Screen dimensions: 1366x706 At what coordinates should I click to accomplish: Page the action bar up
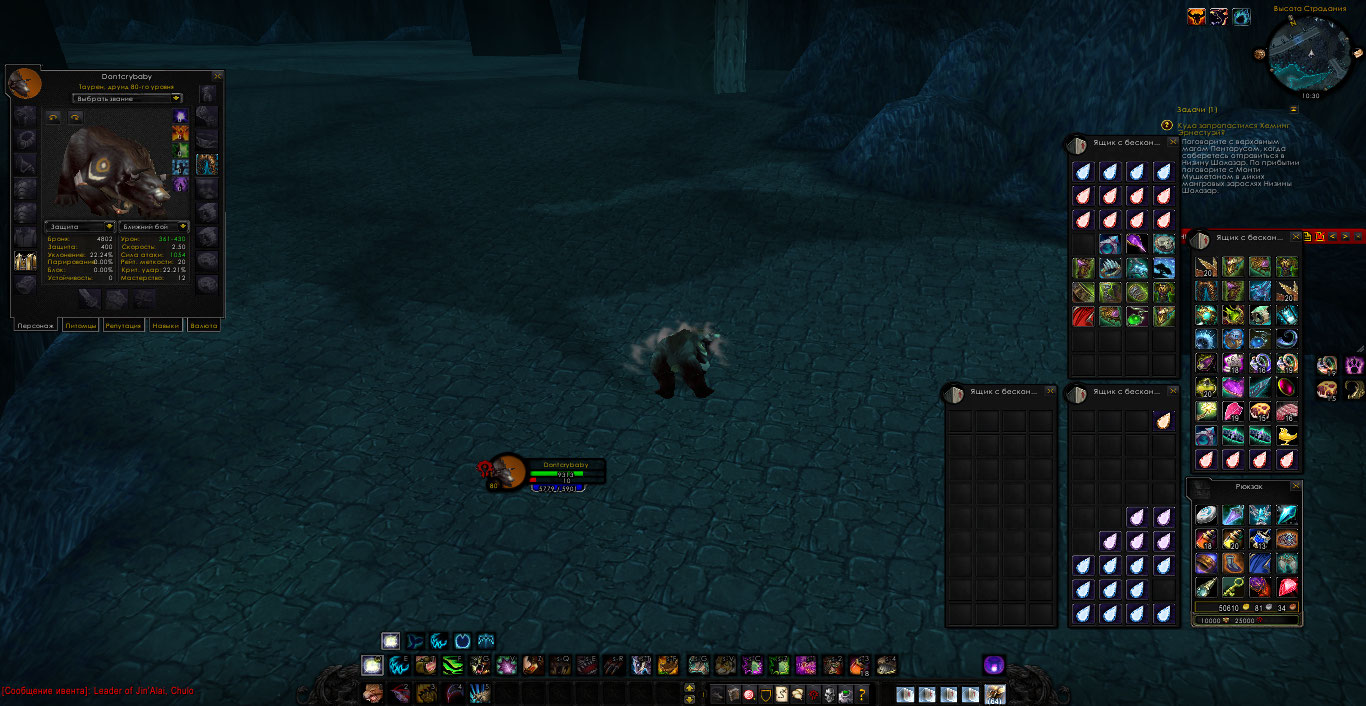pyautogui.click(x=689, y=688)
